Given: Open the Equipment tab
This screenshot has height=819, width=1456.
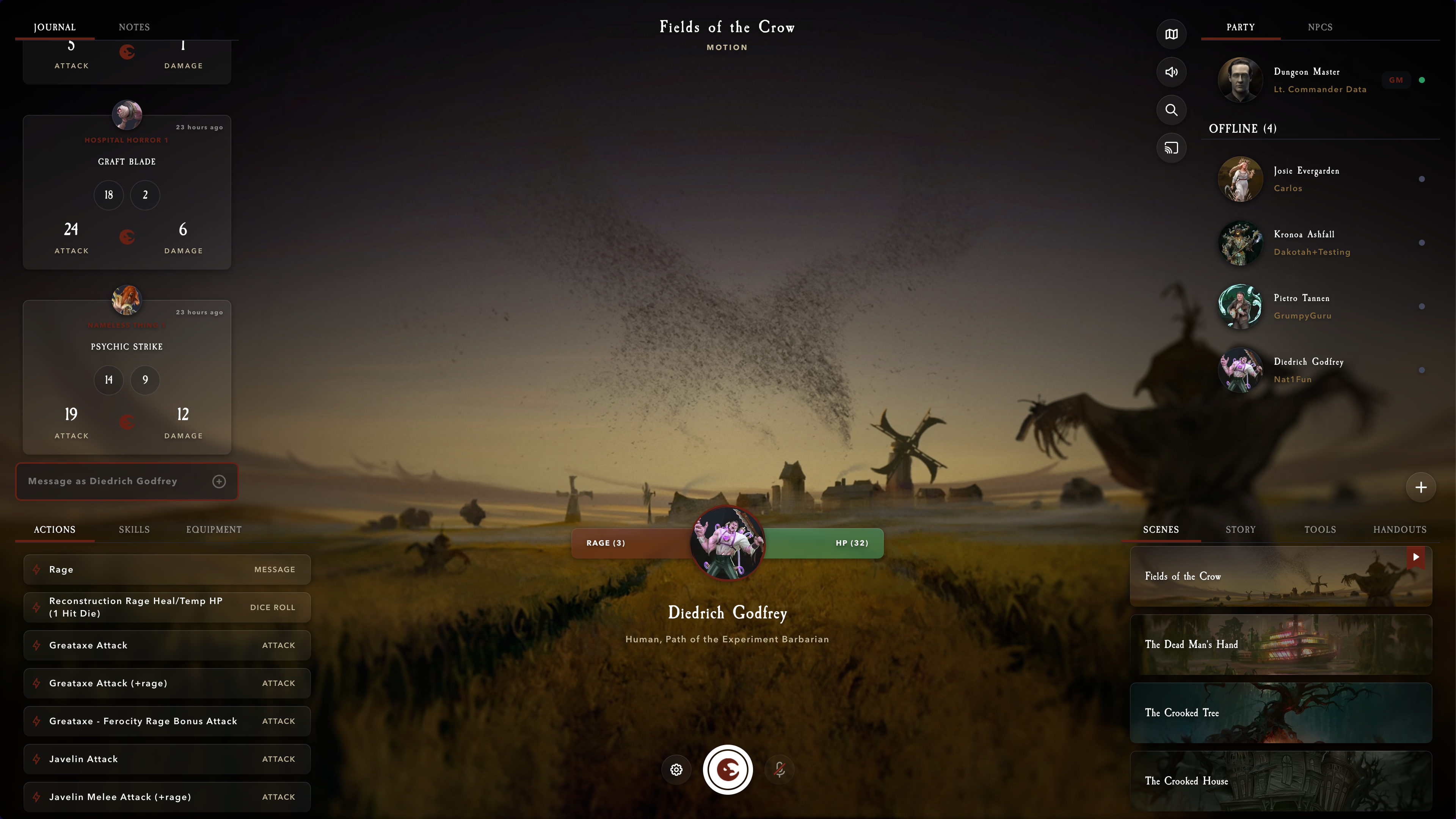Looking at the screenshot, I should [x=213, y=530].
